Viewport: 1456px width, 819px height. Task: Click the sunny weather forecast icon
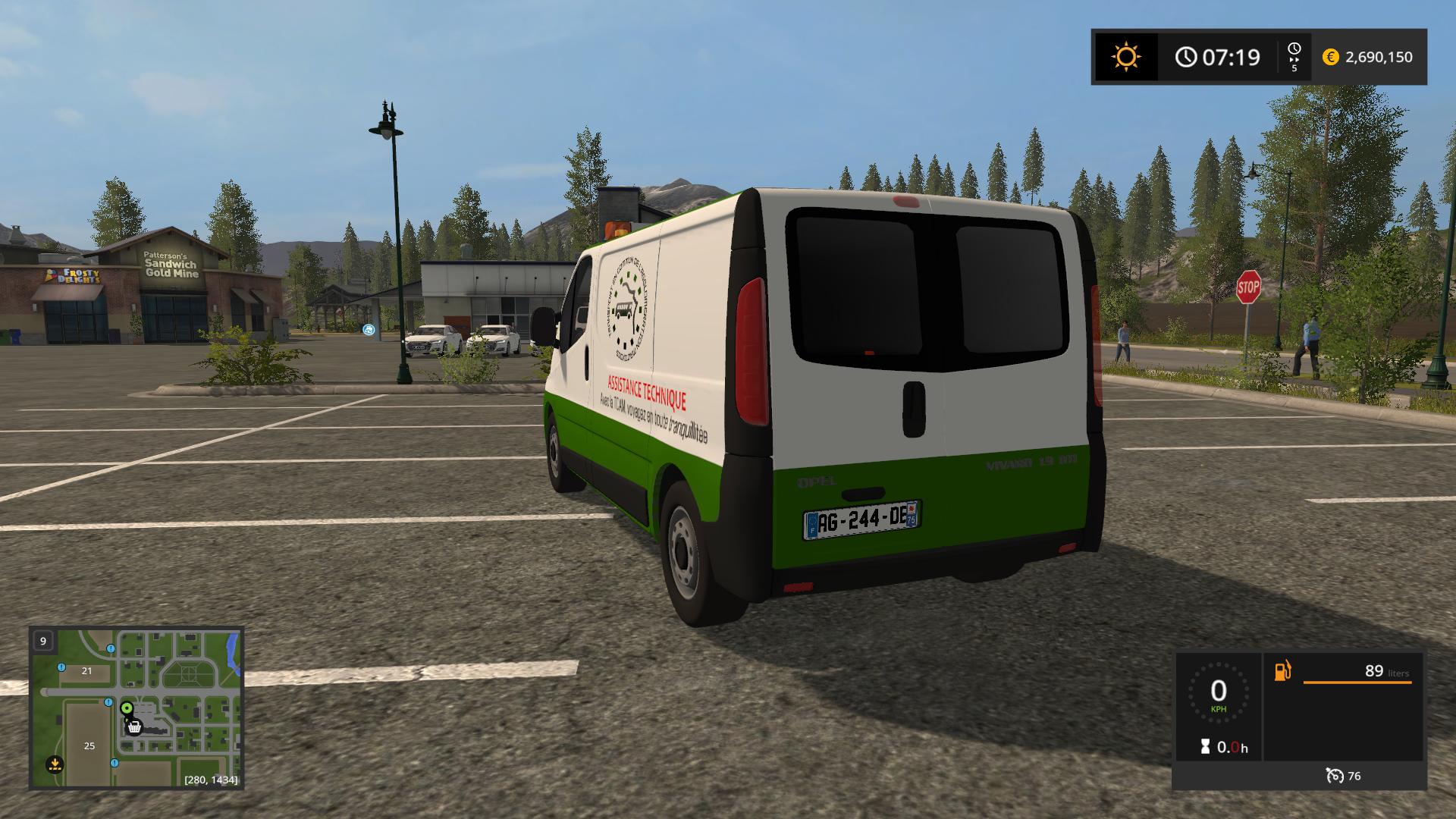1125,57
